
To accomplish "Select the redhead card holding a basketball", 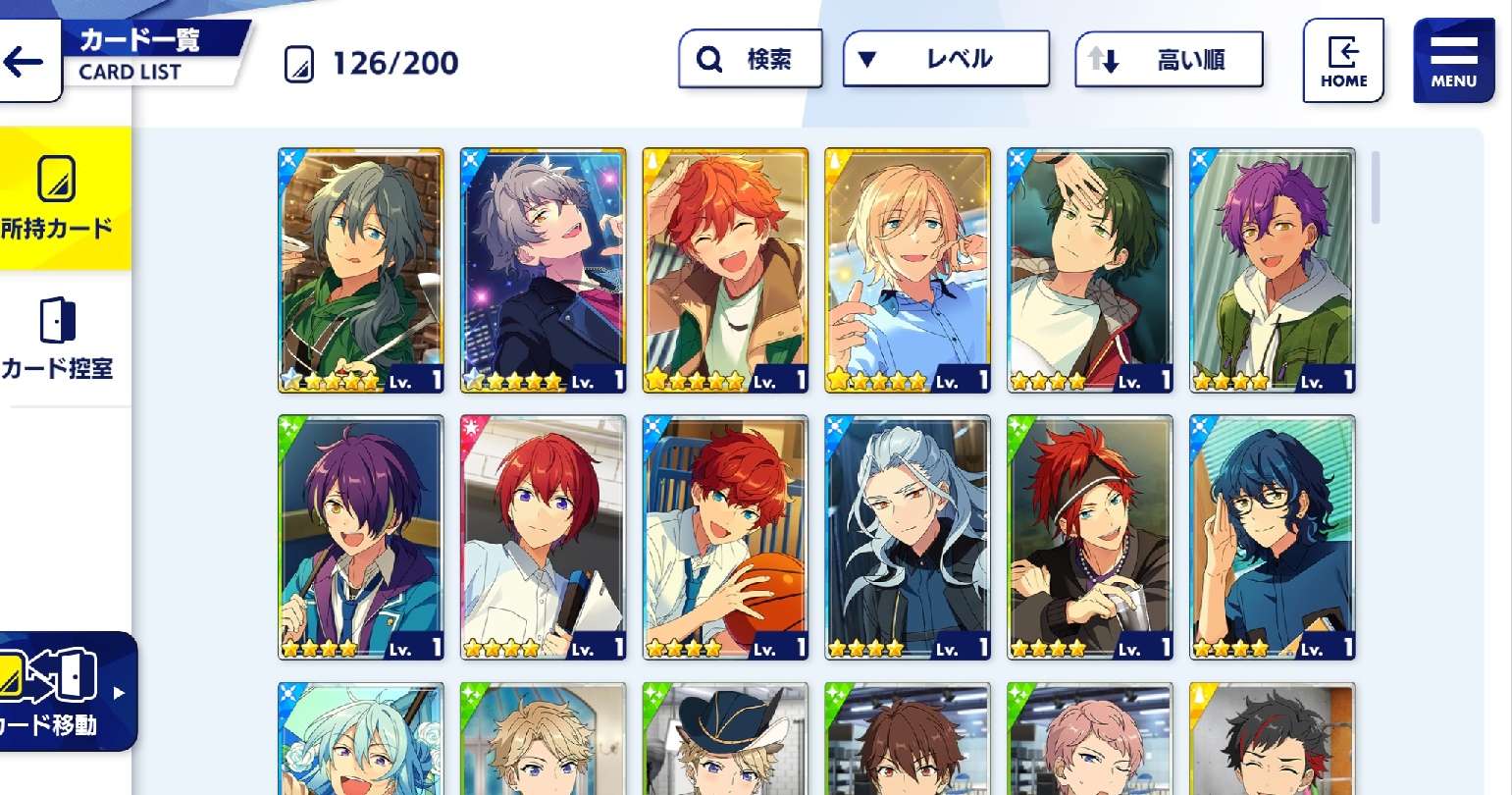I will click(725, 537).
